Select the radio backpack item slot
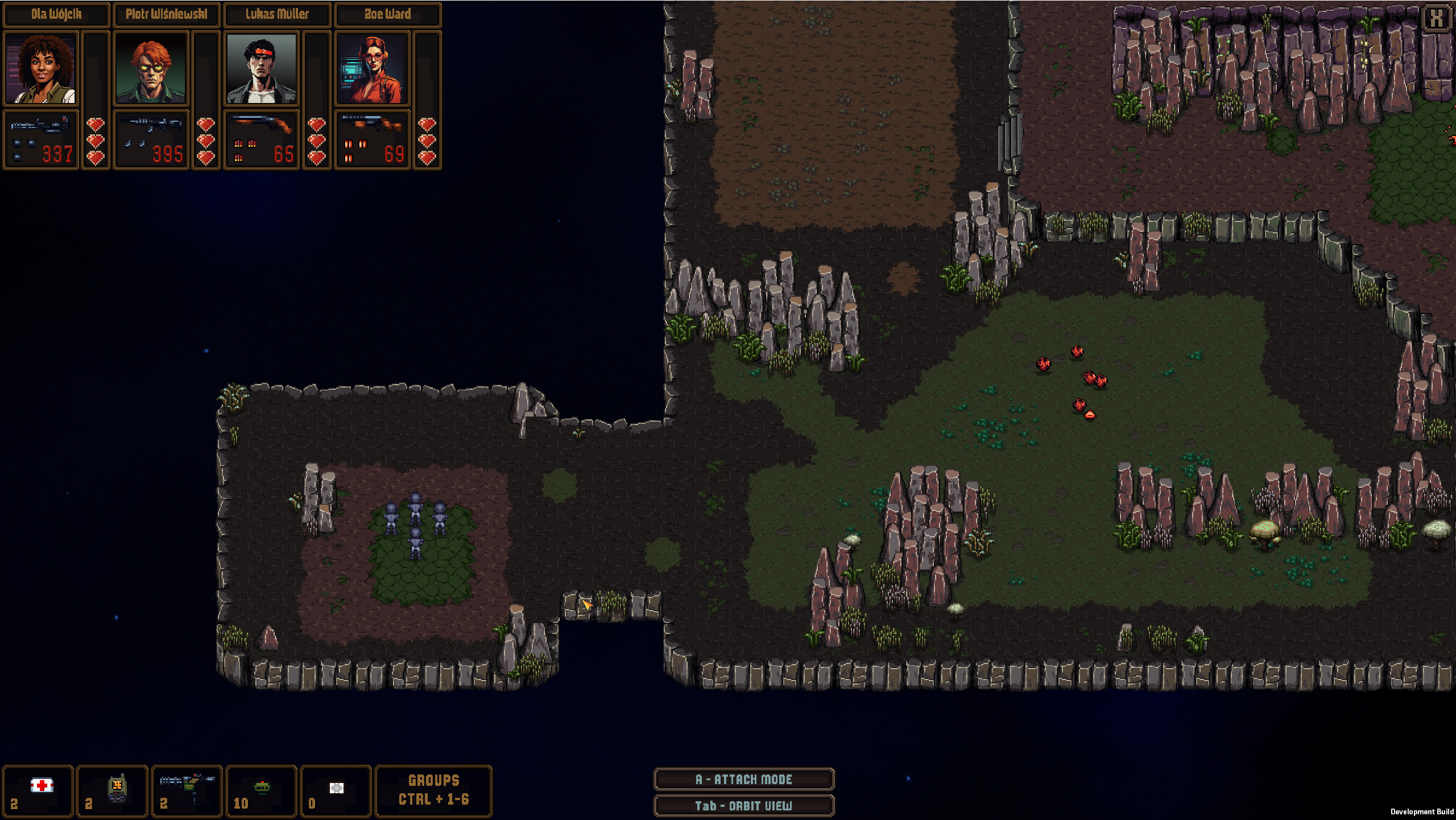This screenshot has width=1456, height=820. tap(113, 792)
